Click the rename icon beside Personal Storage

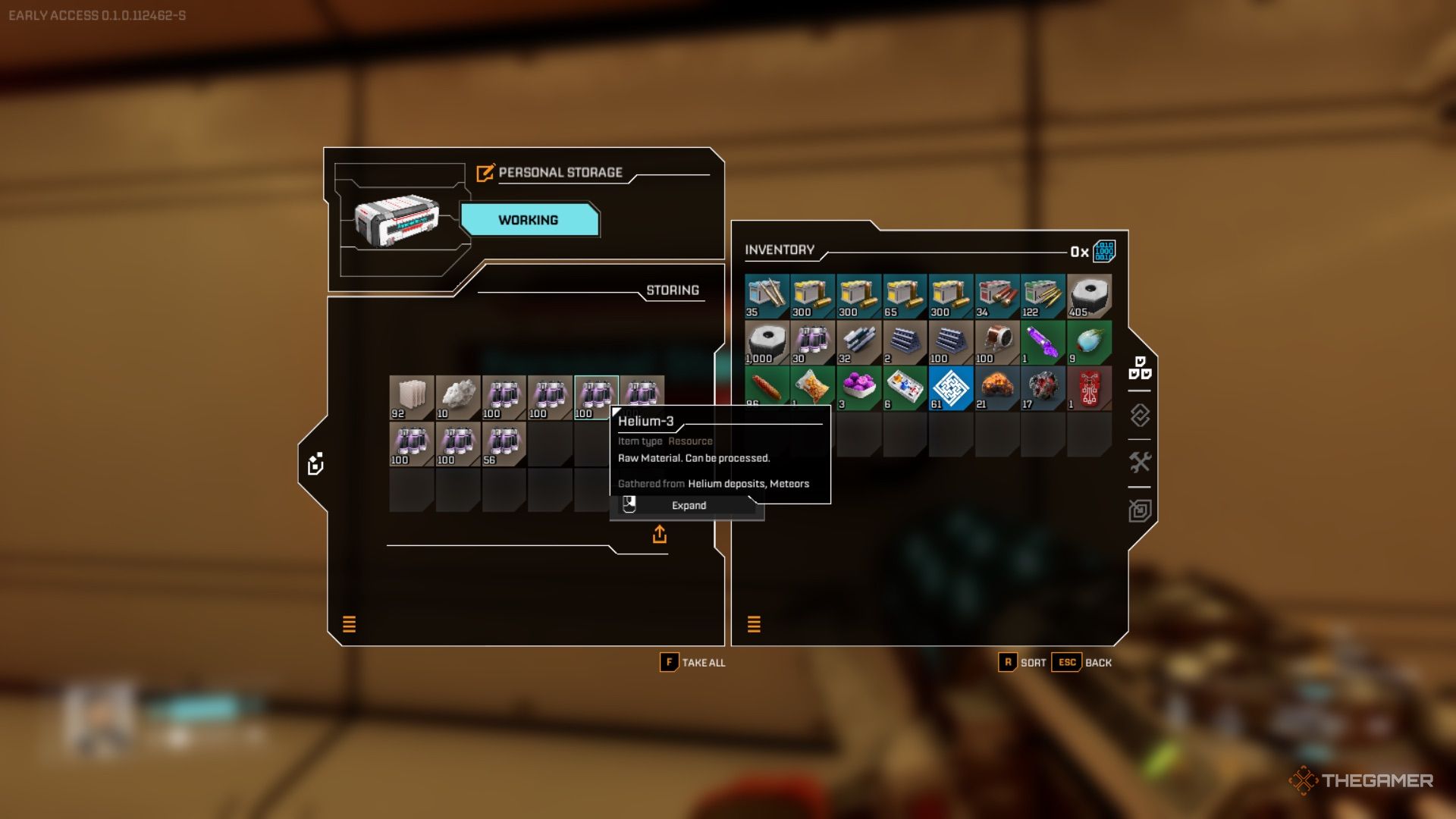(x=485, y=173)
